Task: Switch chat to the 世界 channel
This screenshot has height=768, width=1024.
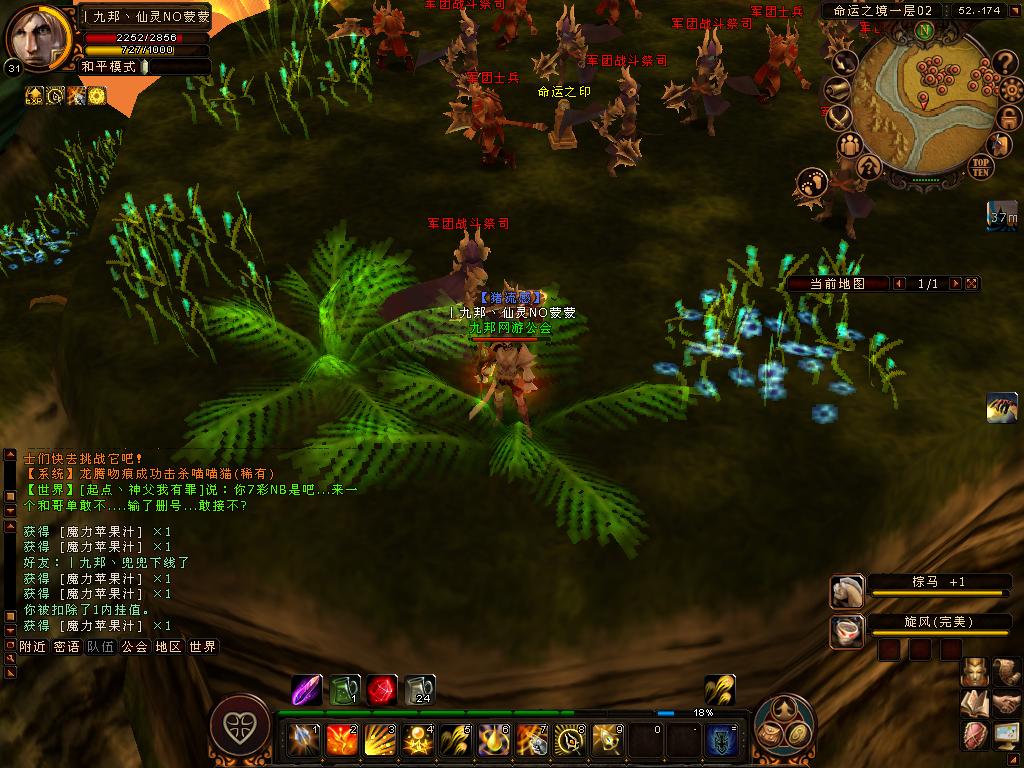Action: point(202,647)
